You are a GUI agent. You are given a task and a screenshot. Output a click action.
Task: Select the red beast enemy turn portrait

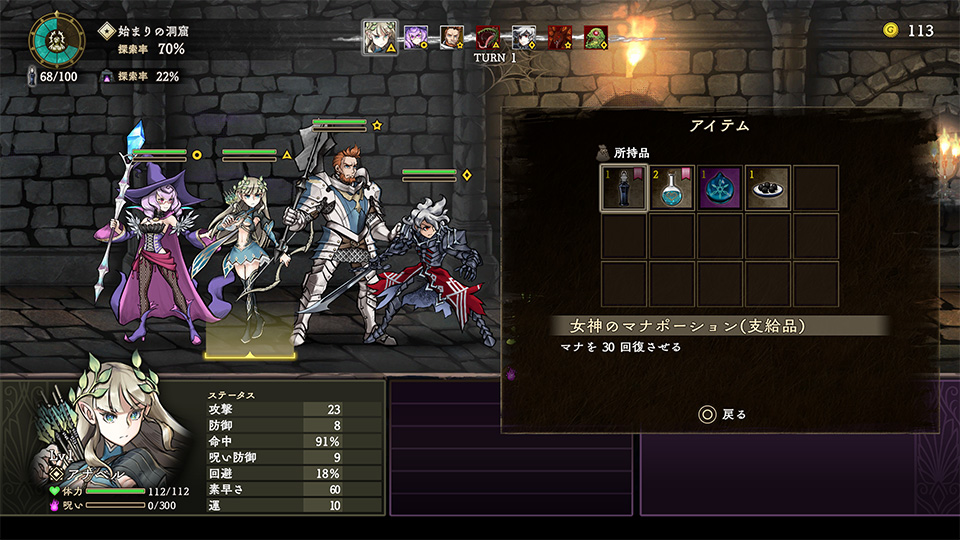coord(560,38)
